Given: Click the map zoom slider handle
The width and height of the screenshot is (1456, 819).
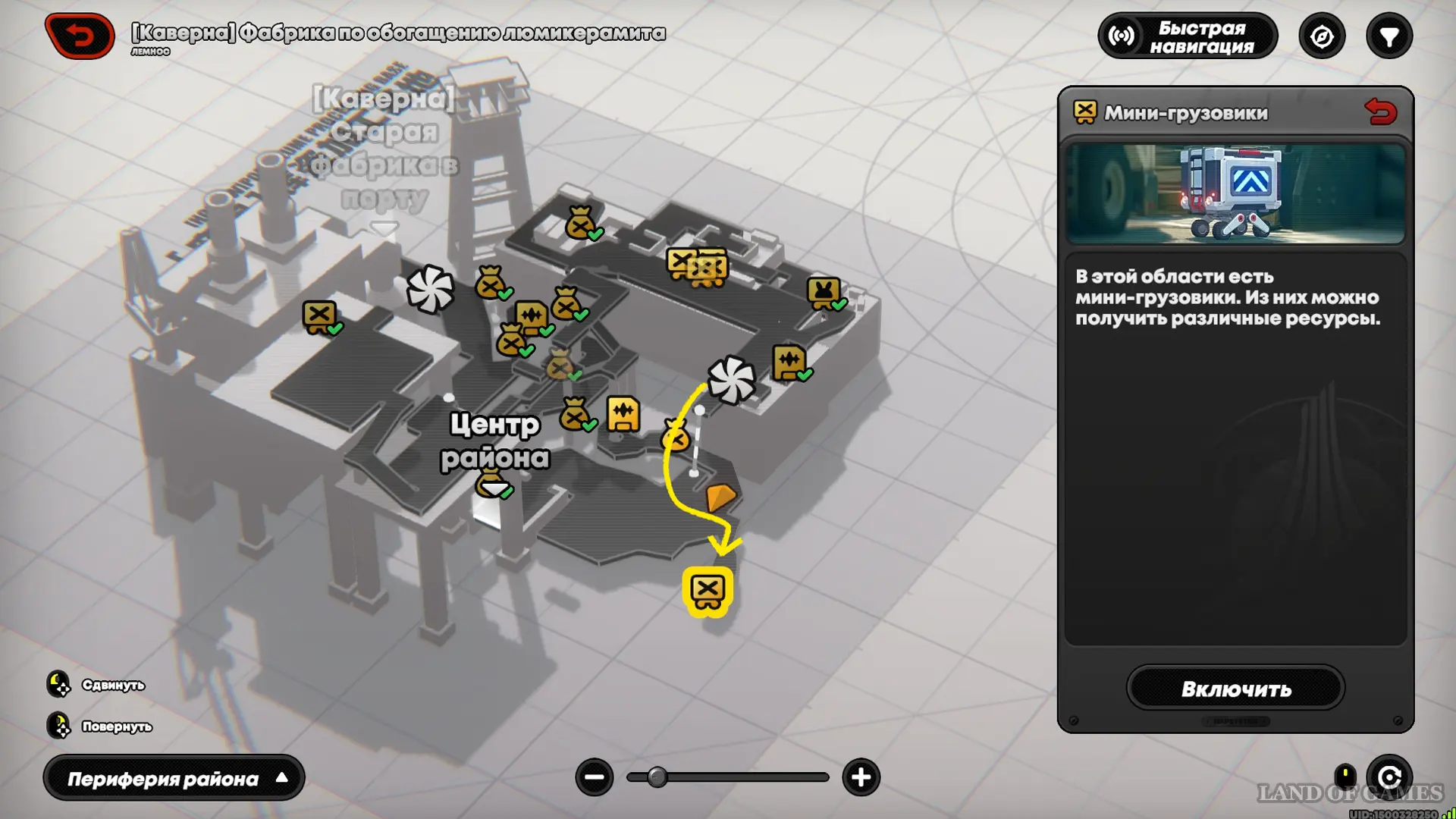Looking at the screenshot, I should 657,777.
